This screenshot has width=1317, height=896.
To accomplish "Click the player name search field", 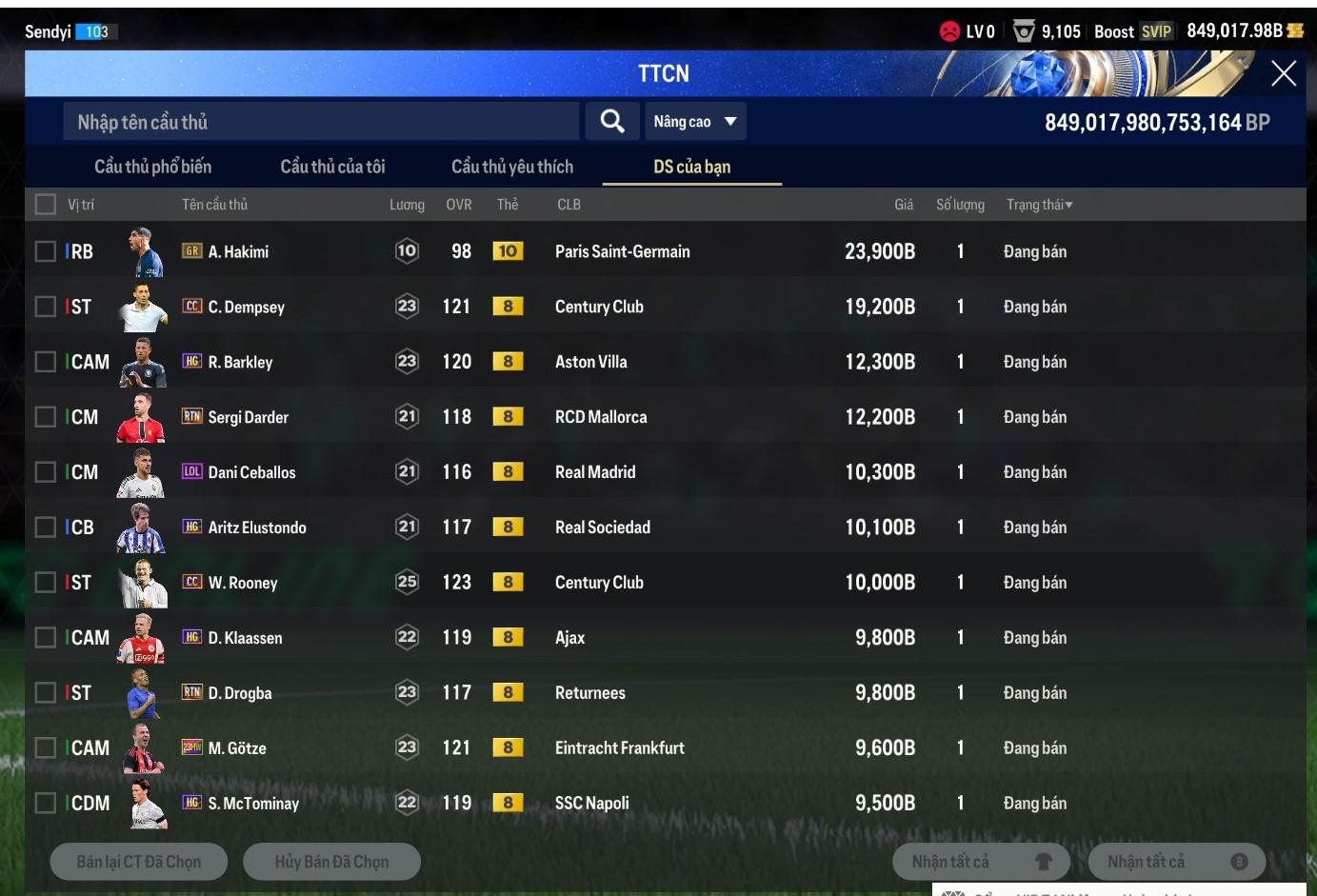I will click(321, 122).
